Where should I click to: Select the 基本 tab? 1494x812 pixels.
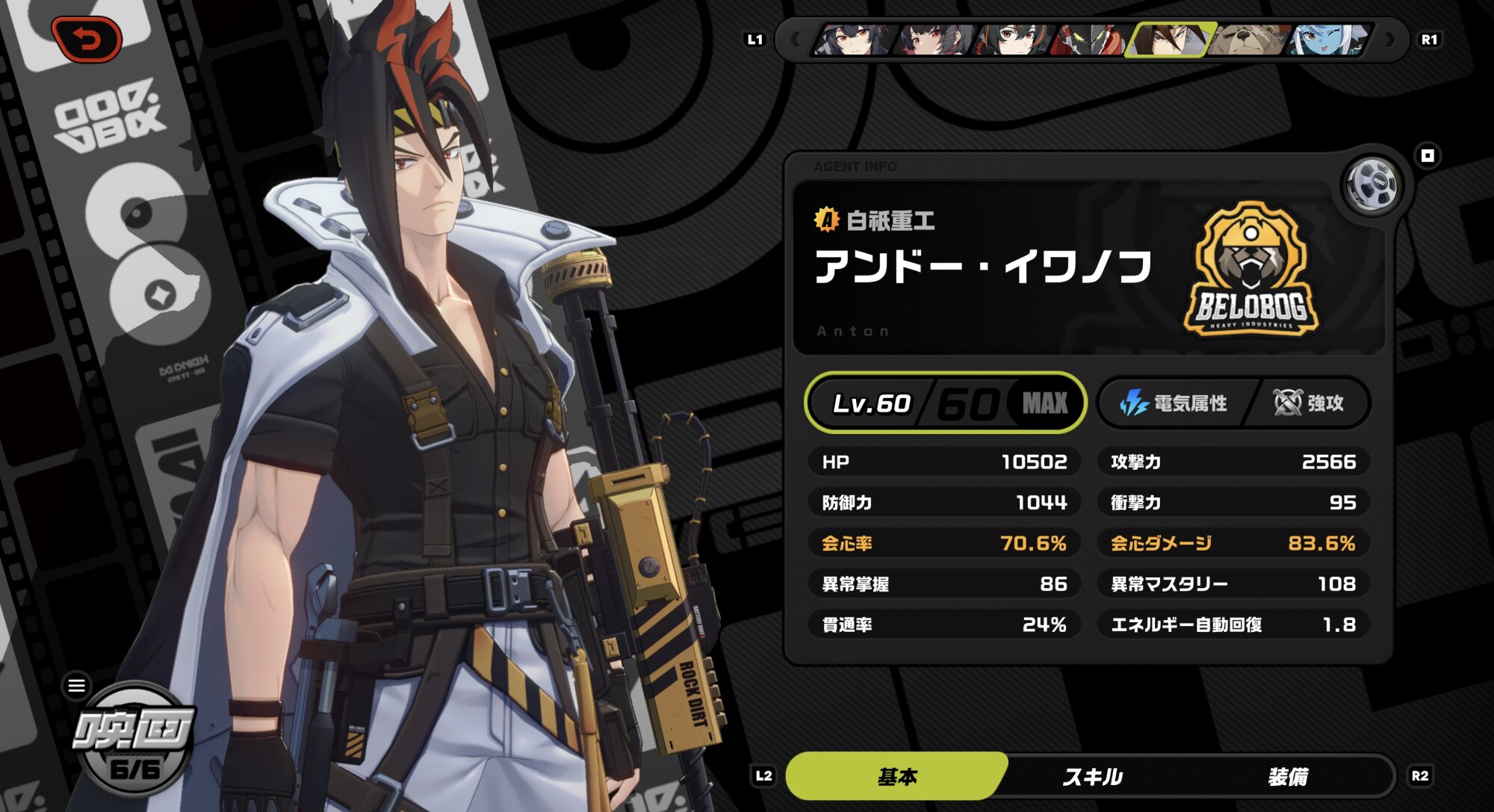(897, 777)
